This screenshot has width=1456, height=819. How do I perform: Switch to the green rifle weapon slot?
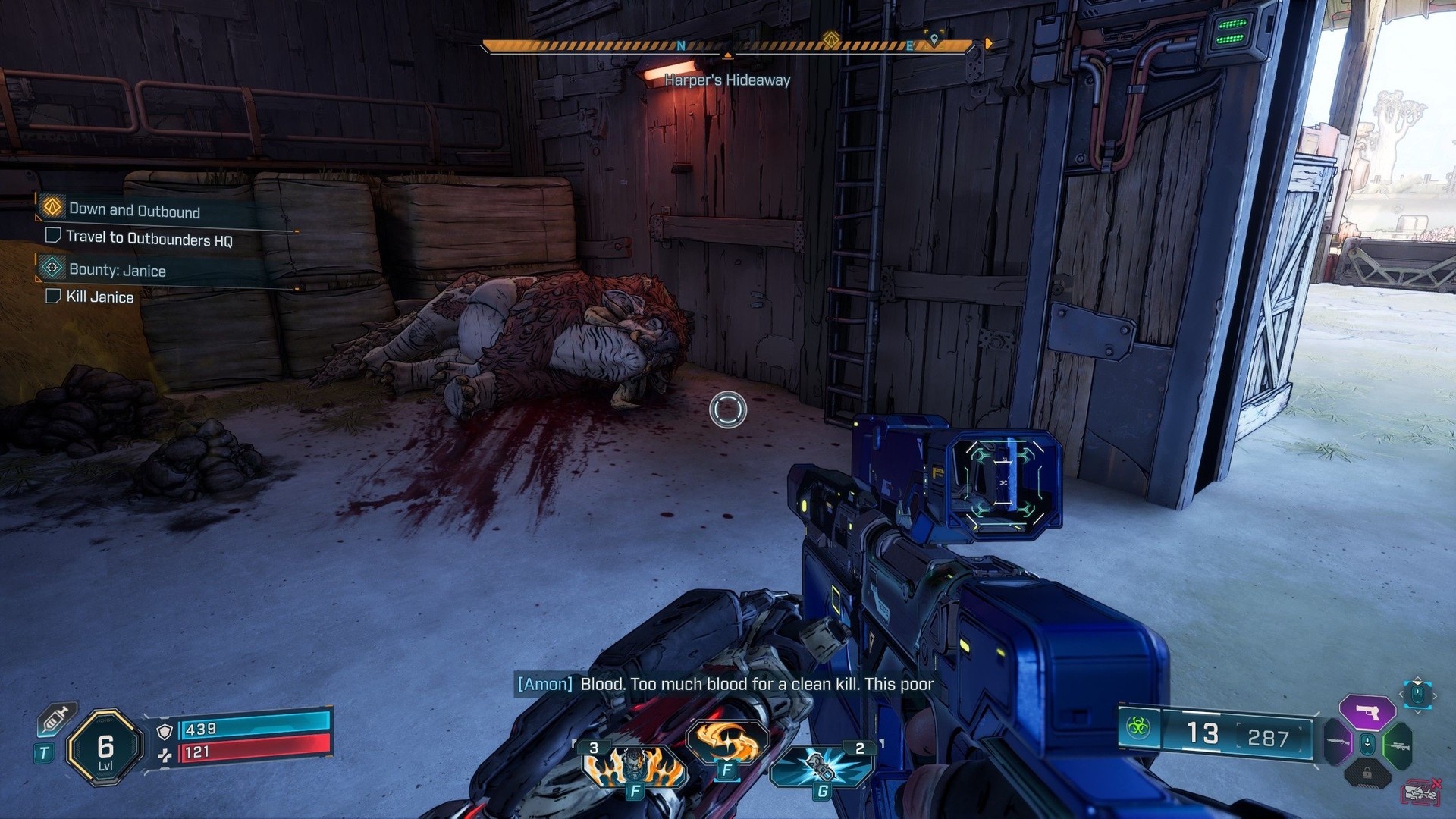[1397, 745]
